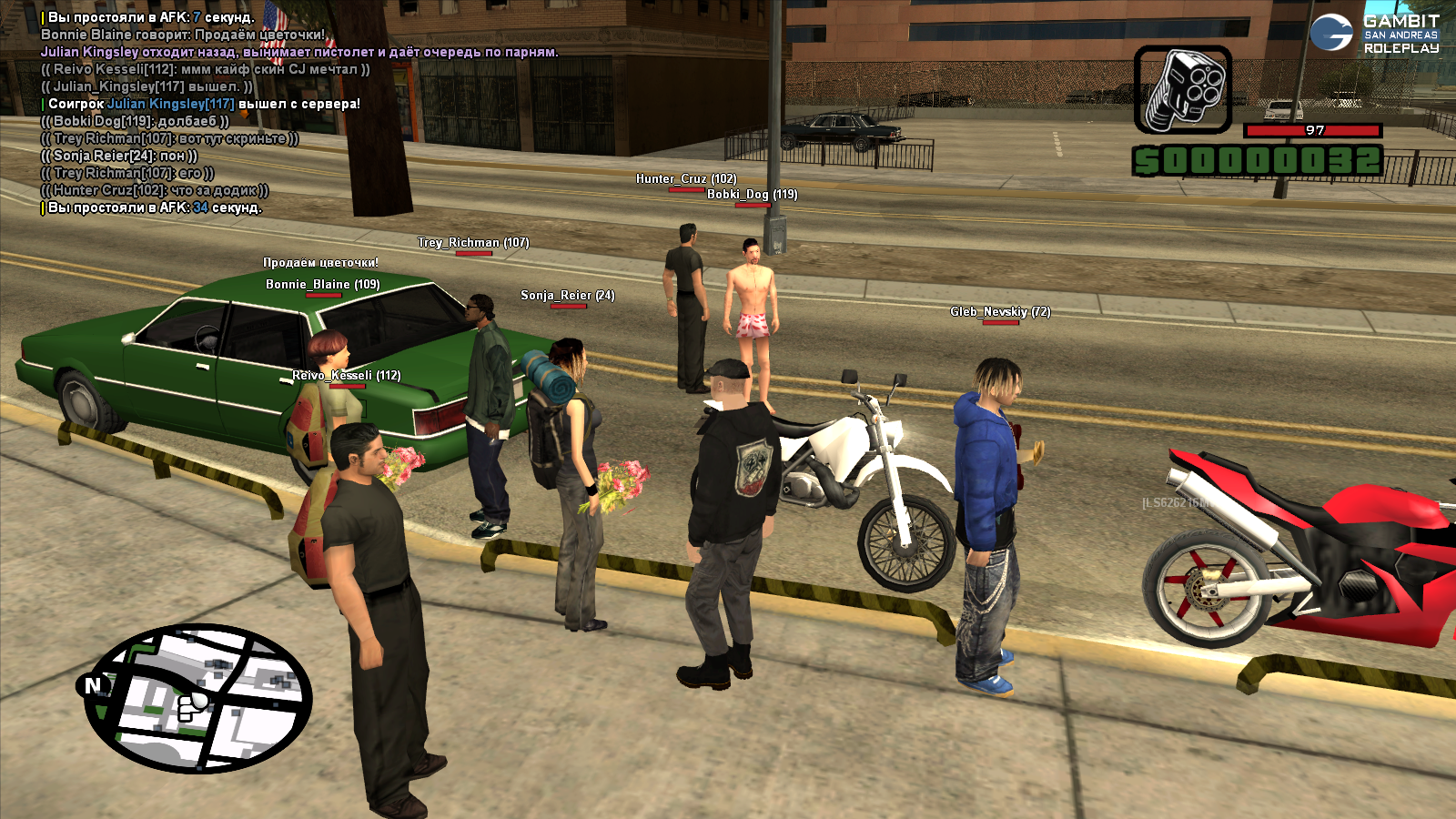
Task: Click the north N marker on radar
Action: click(x=93, y=685)
